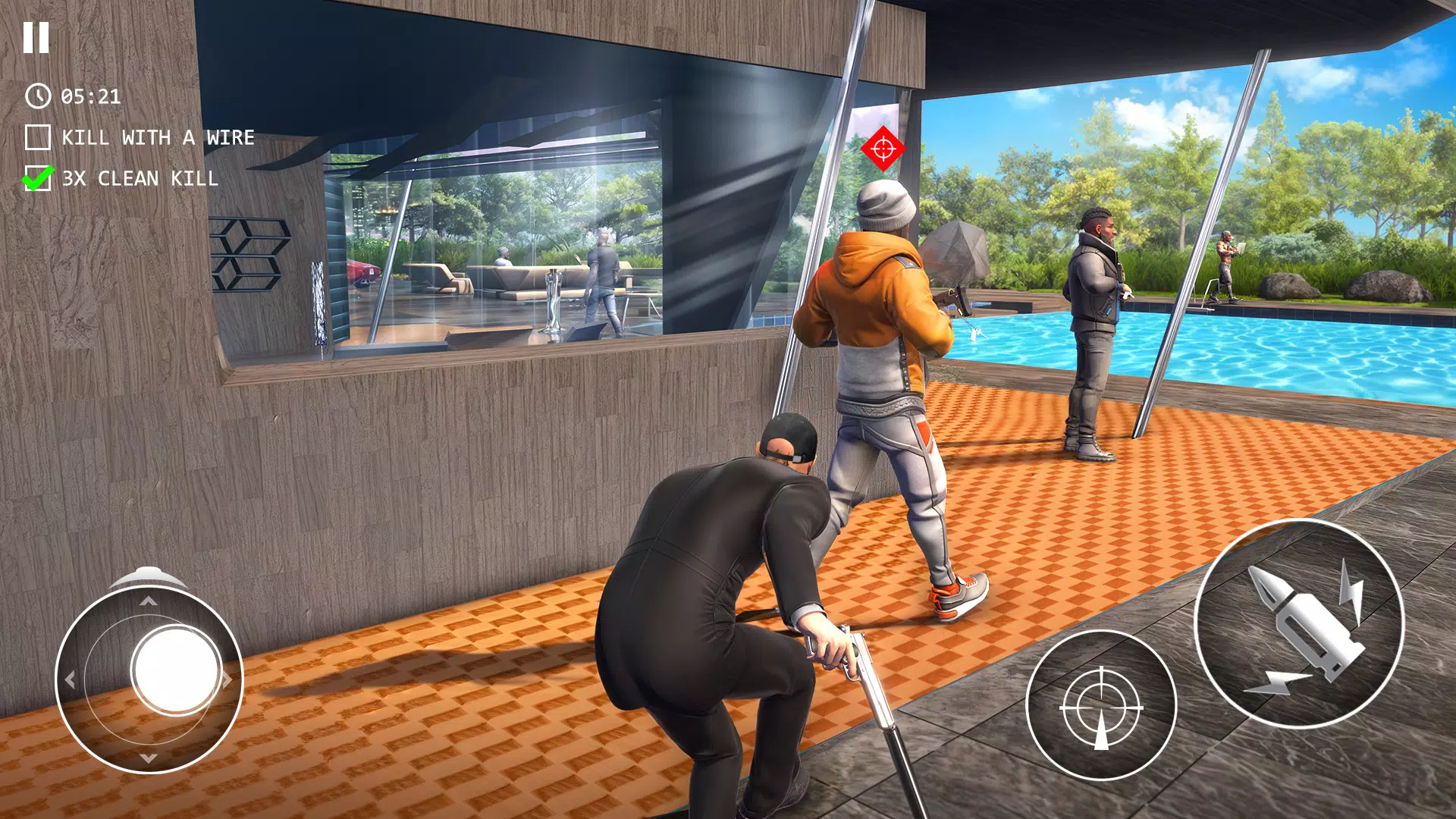
Task: Tap the joystick center knob
Action: pos(174,670)
